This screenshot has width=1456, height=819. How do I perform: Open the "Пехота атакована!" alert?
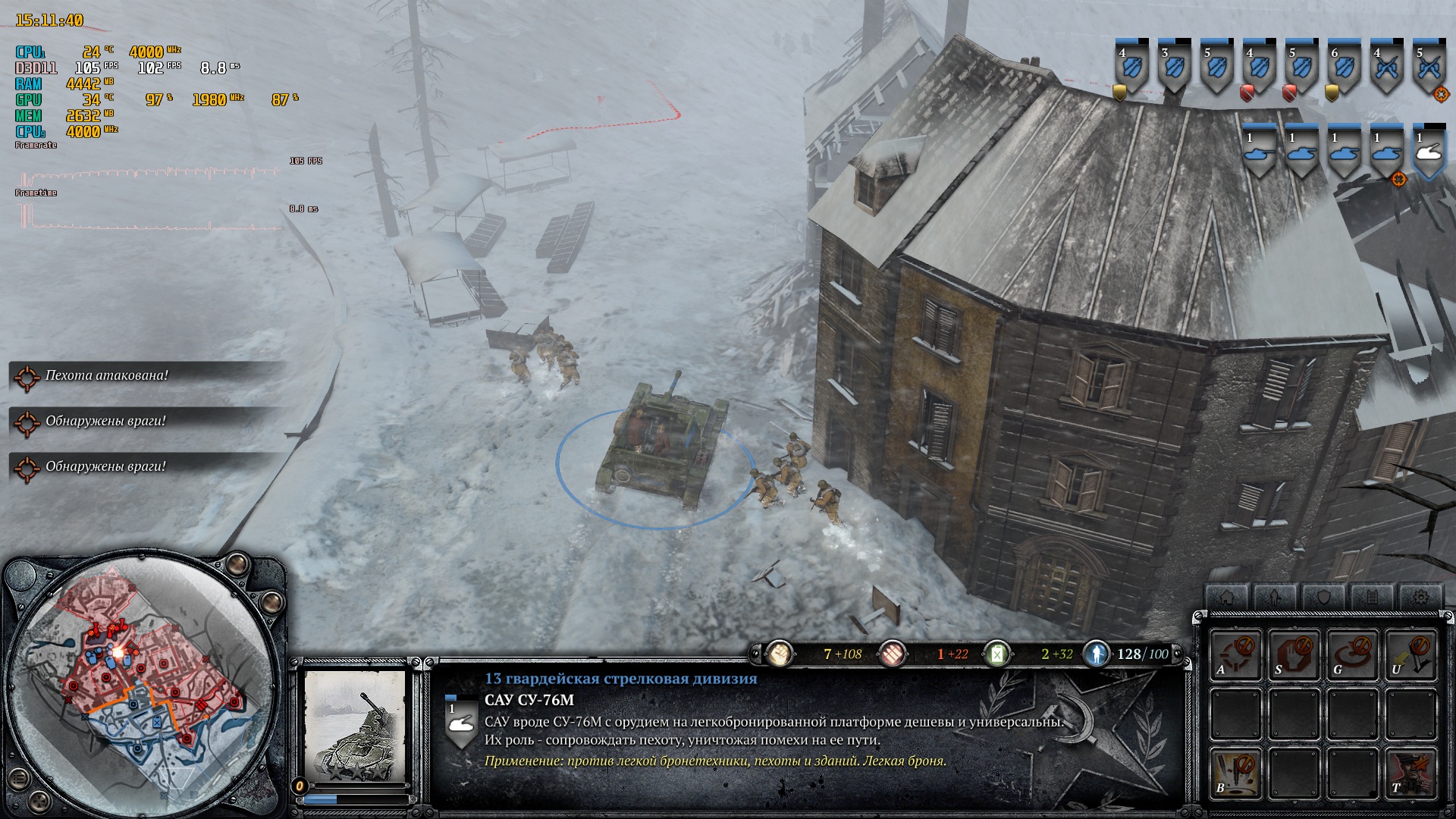tap(106, 375)
